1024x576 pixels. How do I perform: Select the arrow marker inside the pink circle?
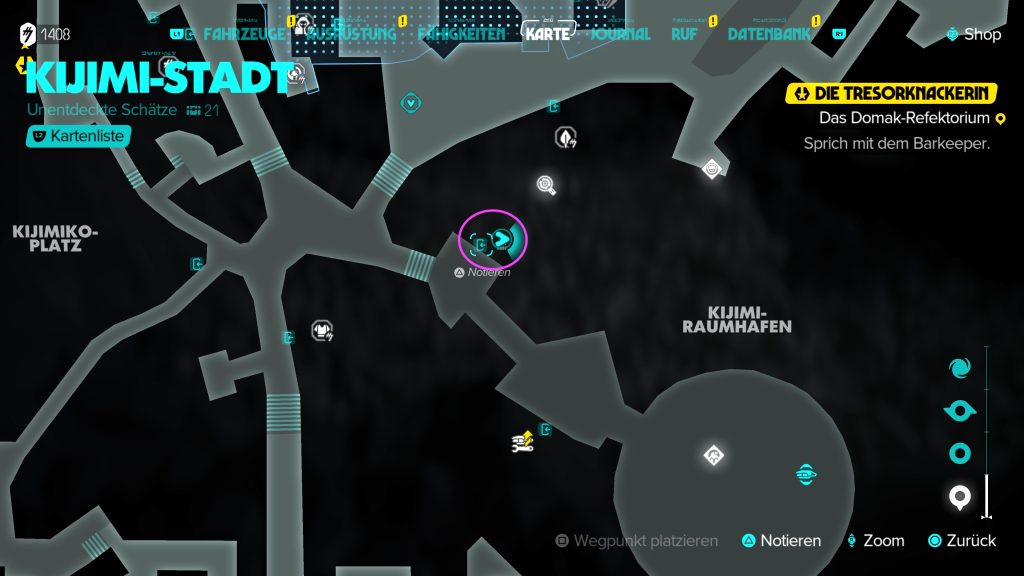coord(503,238)
